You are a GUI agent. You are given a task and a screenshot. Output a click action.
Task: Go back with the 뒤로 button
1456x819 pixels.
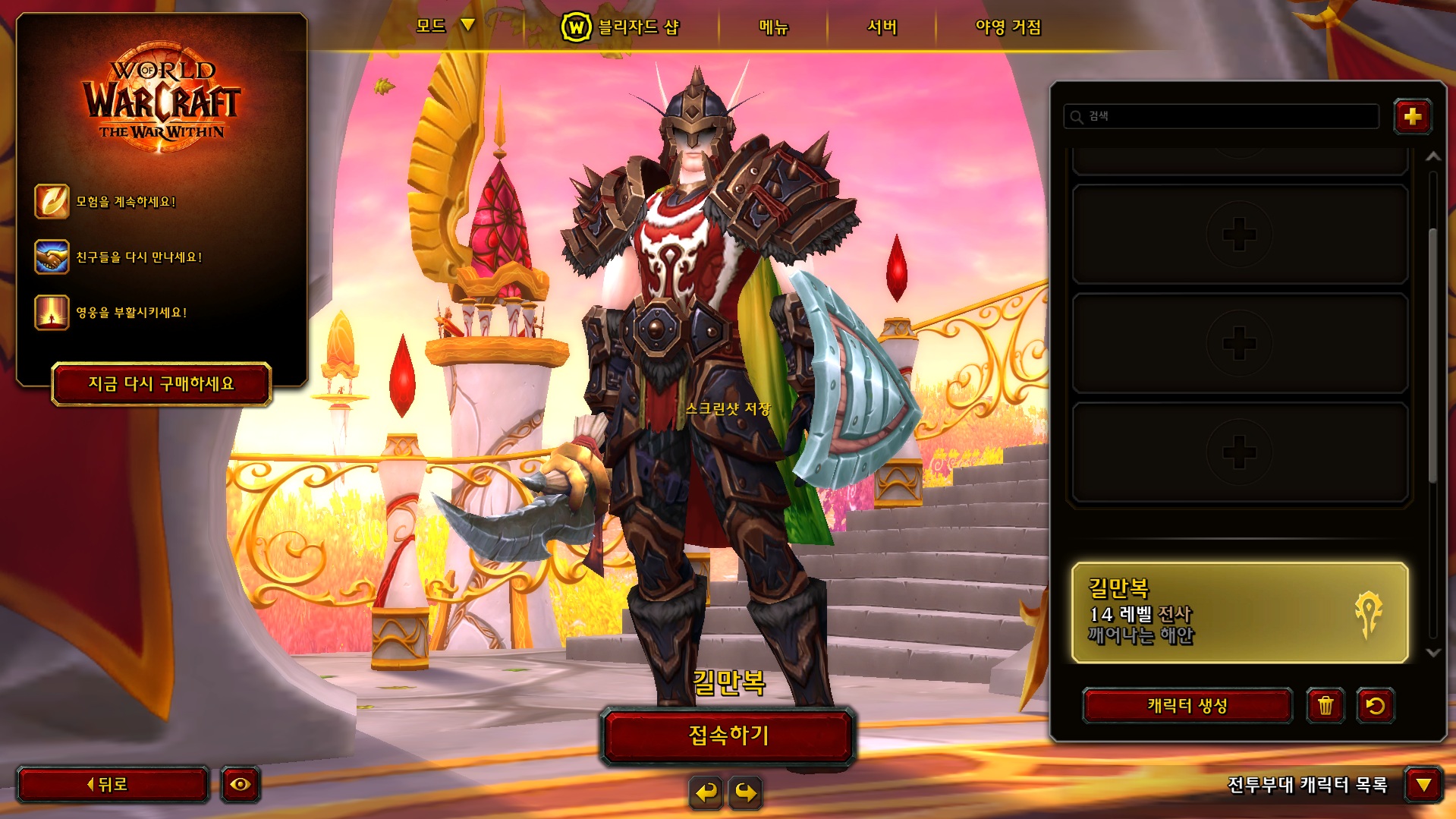coord(112,785)
